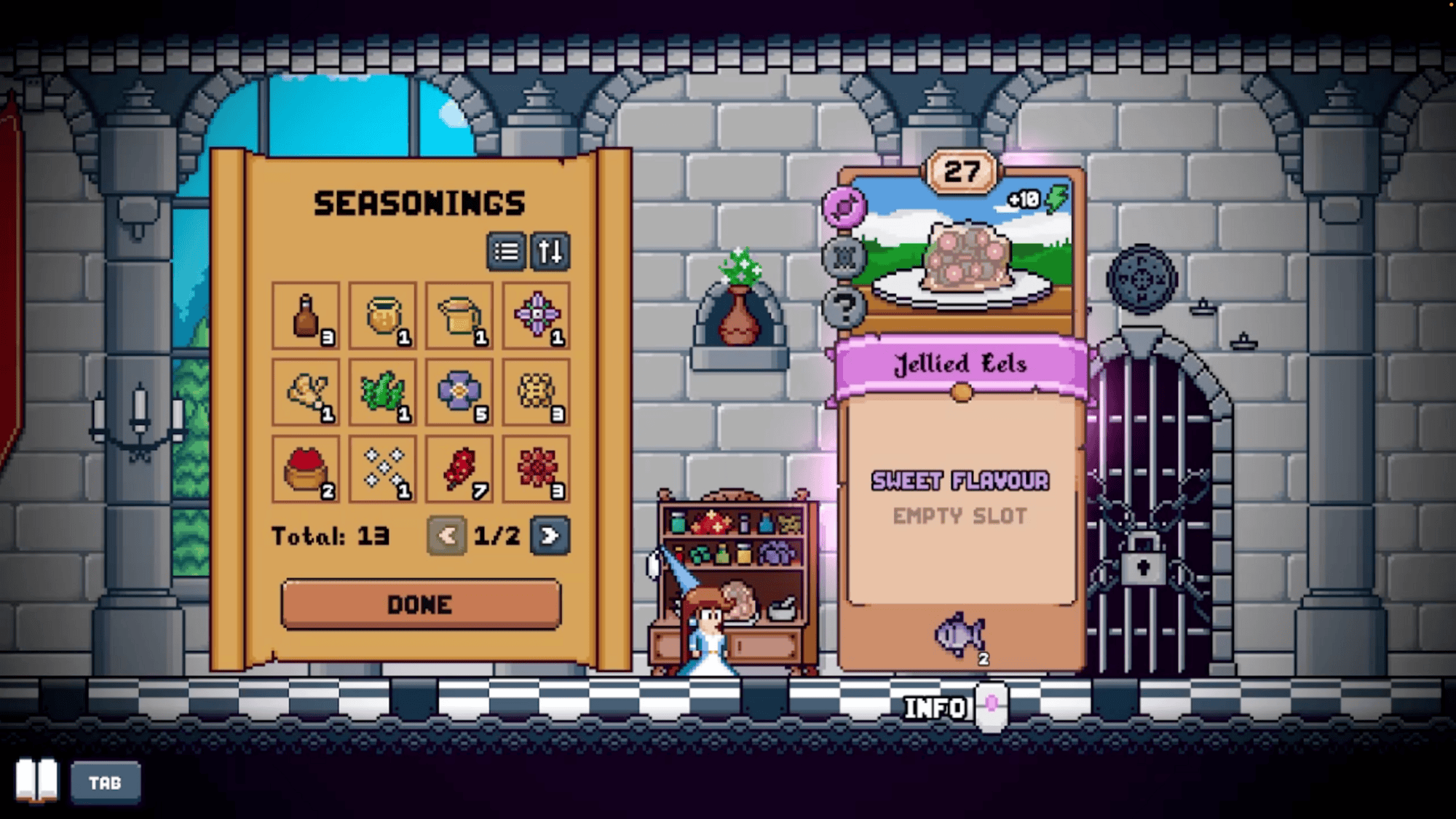Toggle the list view of seasonings
Viewport: 1456px width, 819px height.
506,252
